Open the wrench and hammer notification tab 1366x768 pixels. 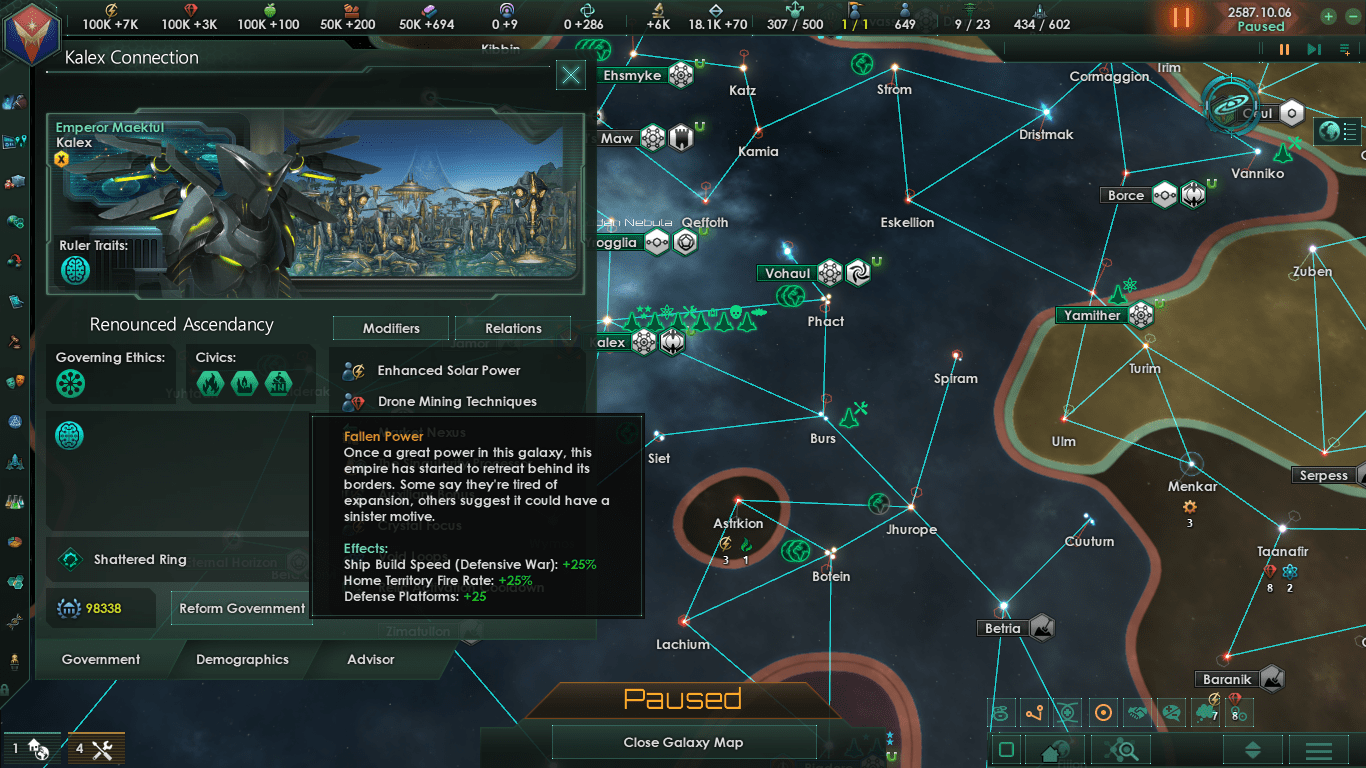coord(96,749)
